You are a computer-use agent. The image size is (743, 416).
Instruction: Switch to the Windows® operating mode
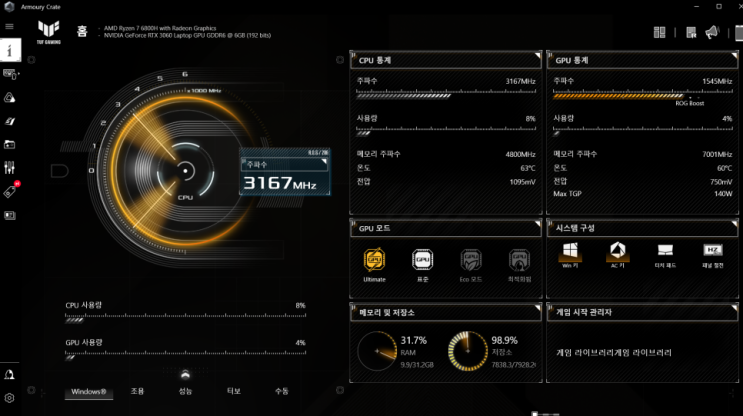pyautogui.click(x=89, y=391)
